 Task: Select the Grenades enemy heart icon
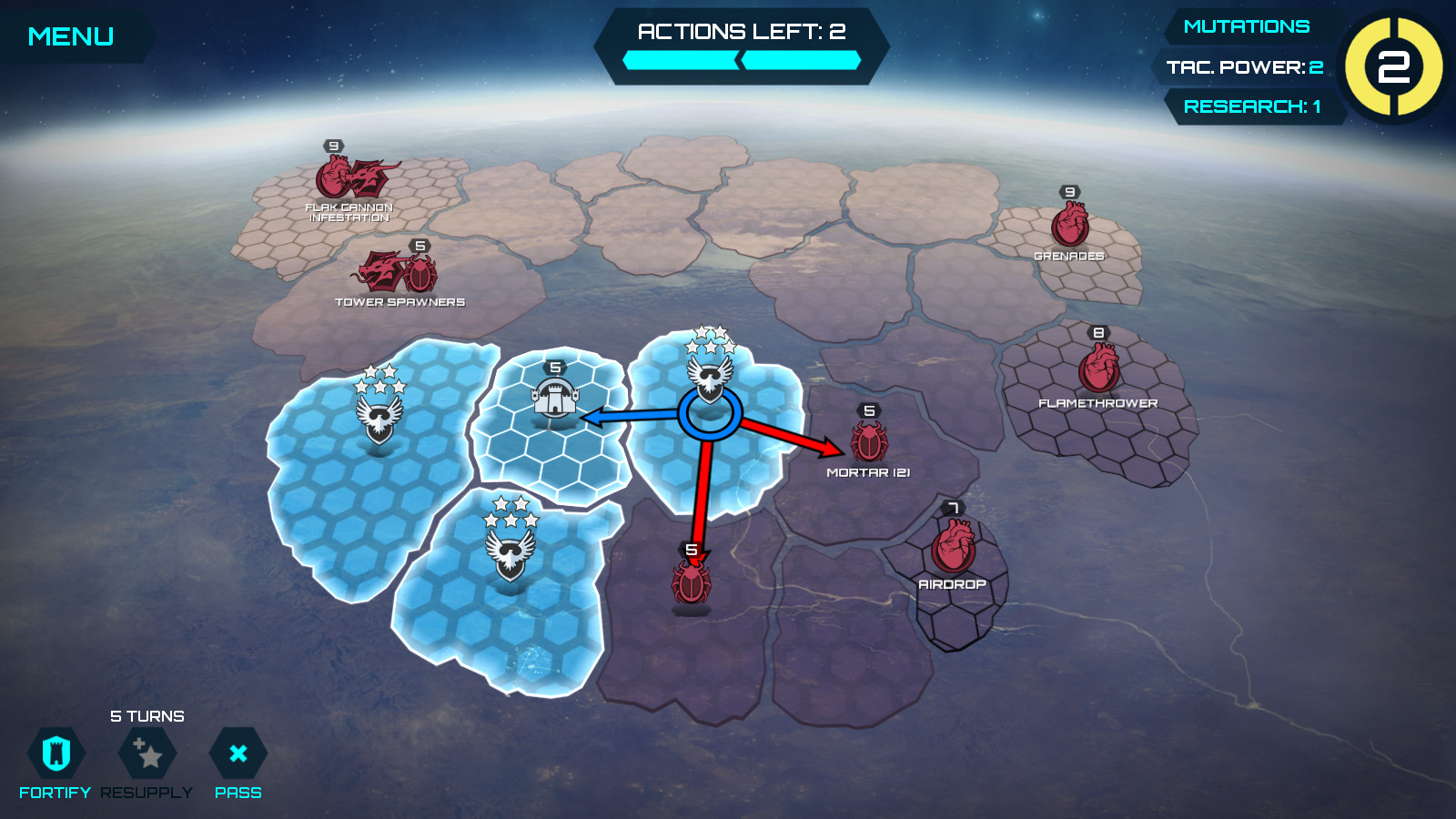point(1069,223)
